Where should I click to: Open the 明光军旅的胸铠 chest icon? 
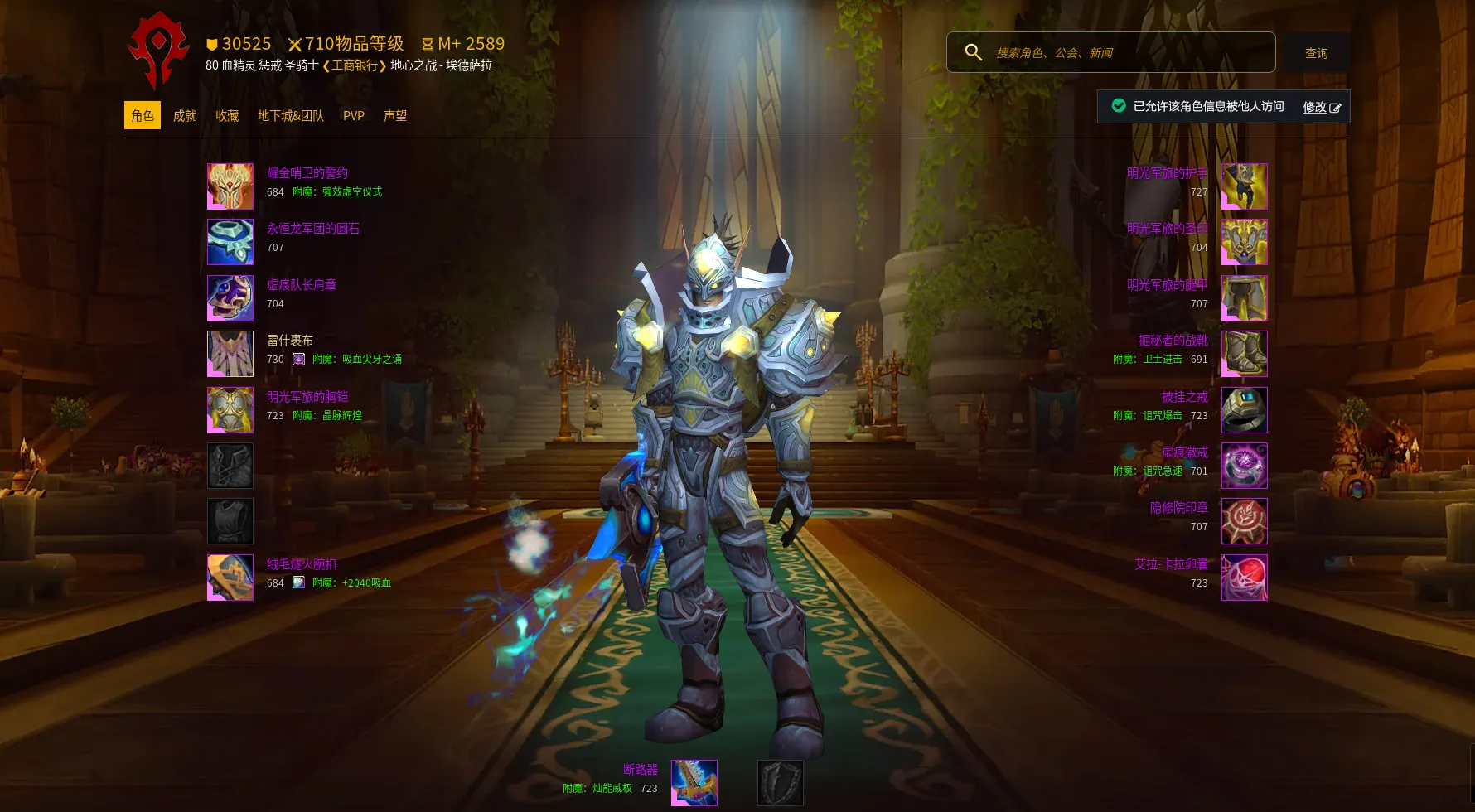(x=230, y=410)
